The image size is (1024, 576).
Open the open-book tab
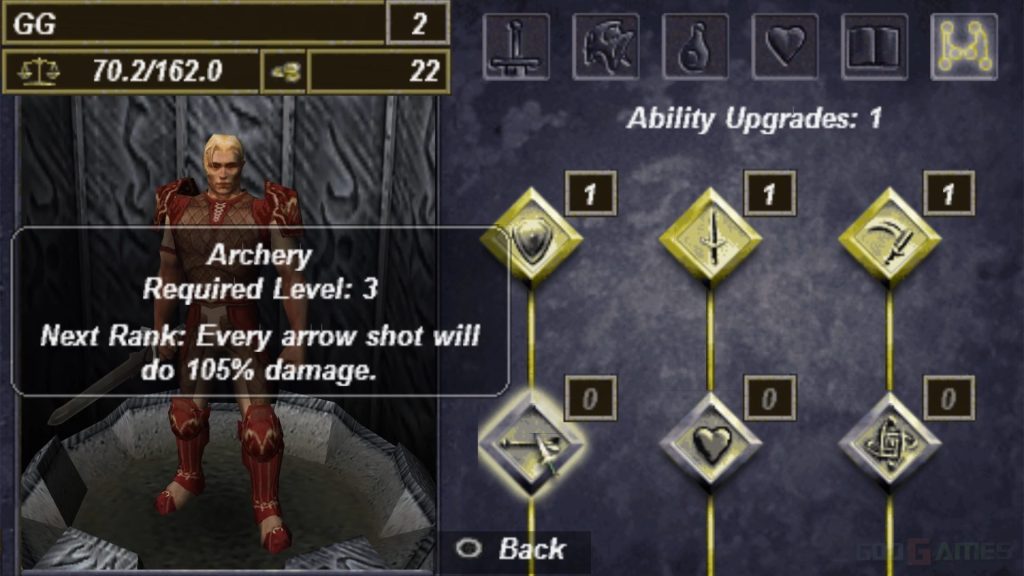(876, 46)
